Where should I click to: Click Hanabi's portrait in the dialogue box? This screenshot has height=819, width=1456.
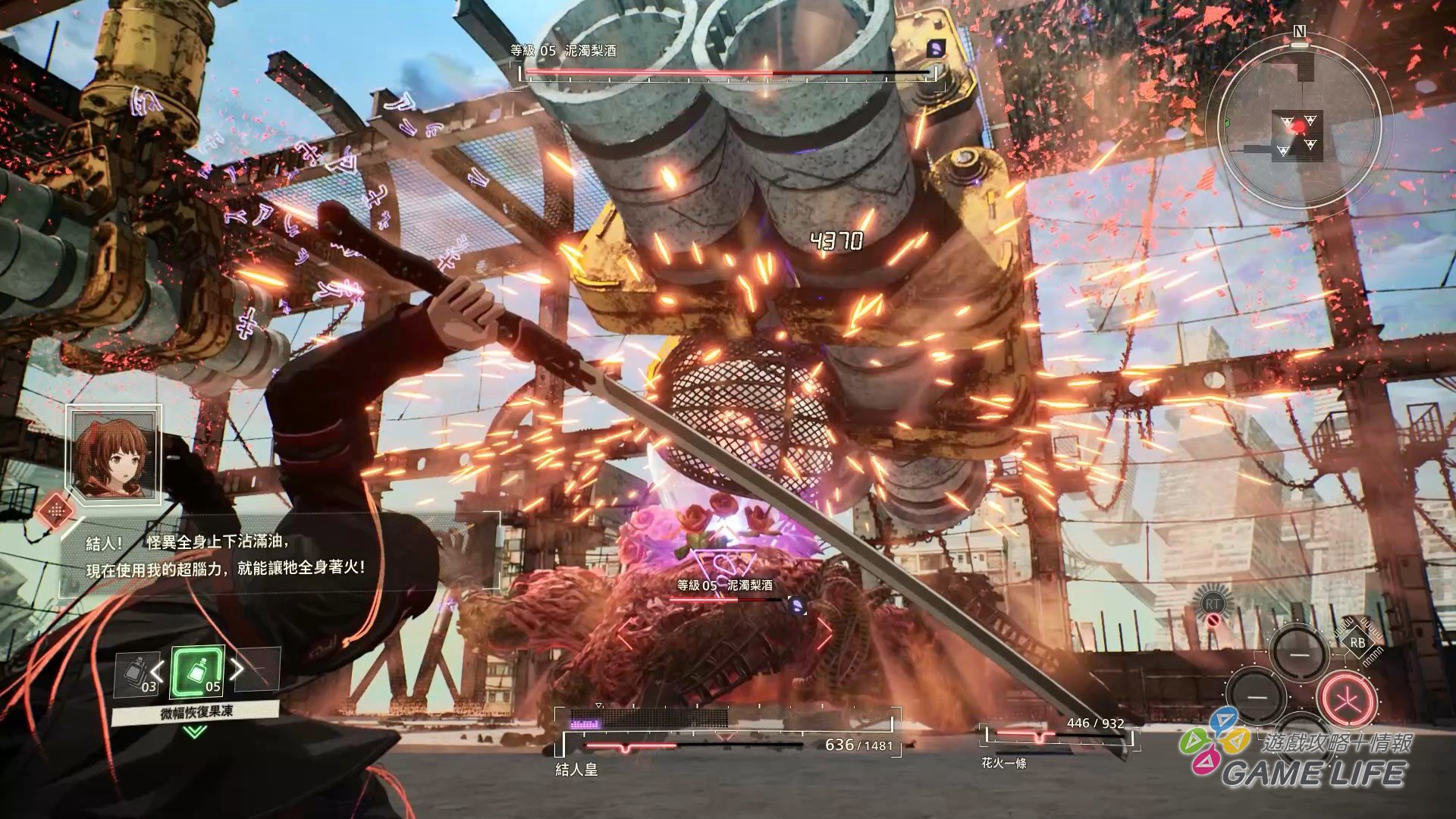(x=114, y=455)
